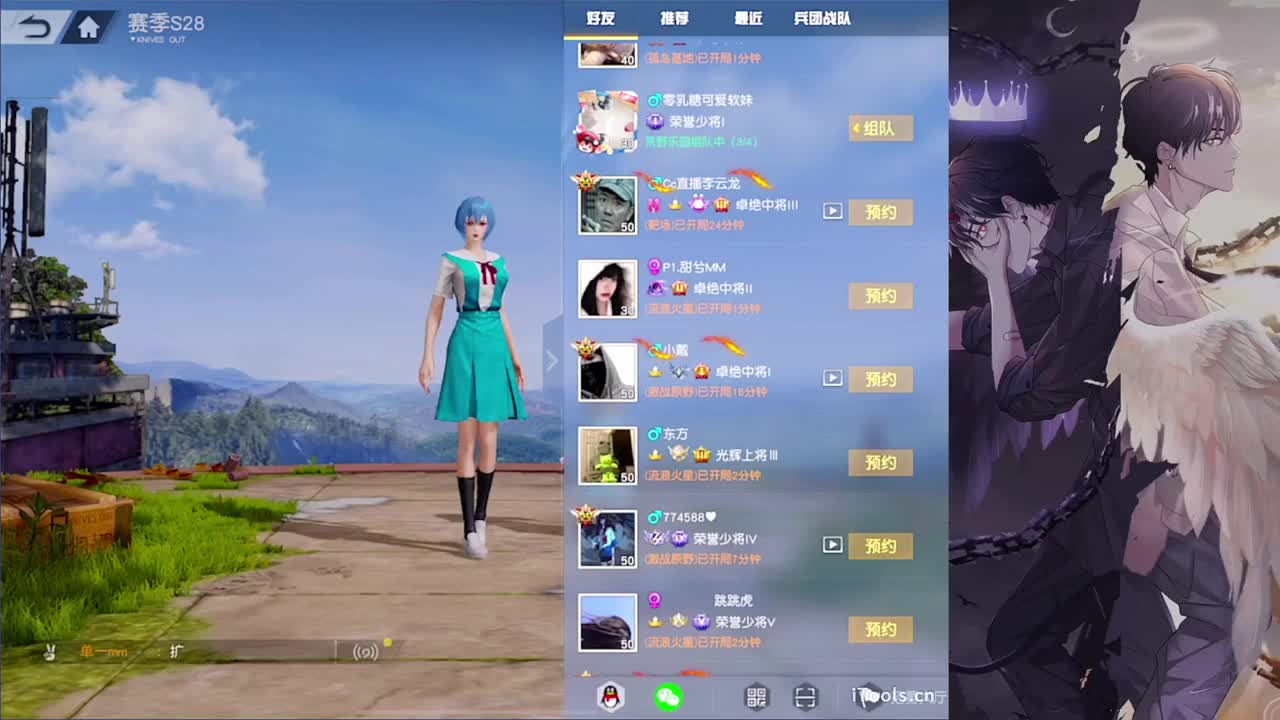Switch to the 好友 tab

pos(601,18)
